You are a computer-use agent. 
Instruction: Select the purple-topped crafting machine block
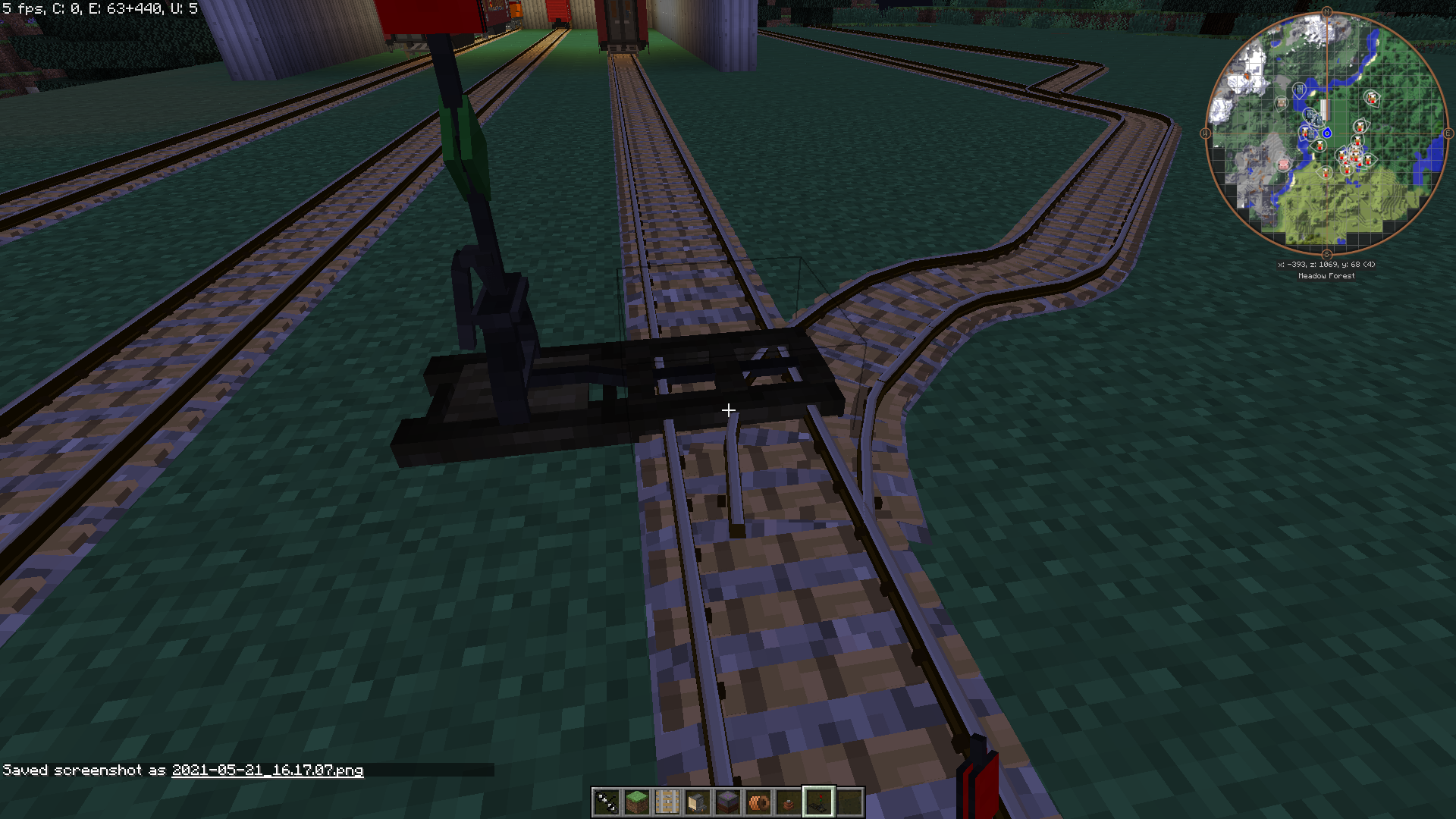pyautogui.click(x=727, y=801)
